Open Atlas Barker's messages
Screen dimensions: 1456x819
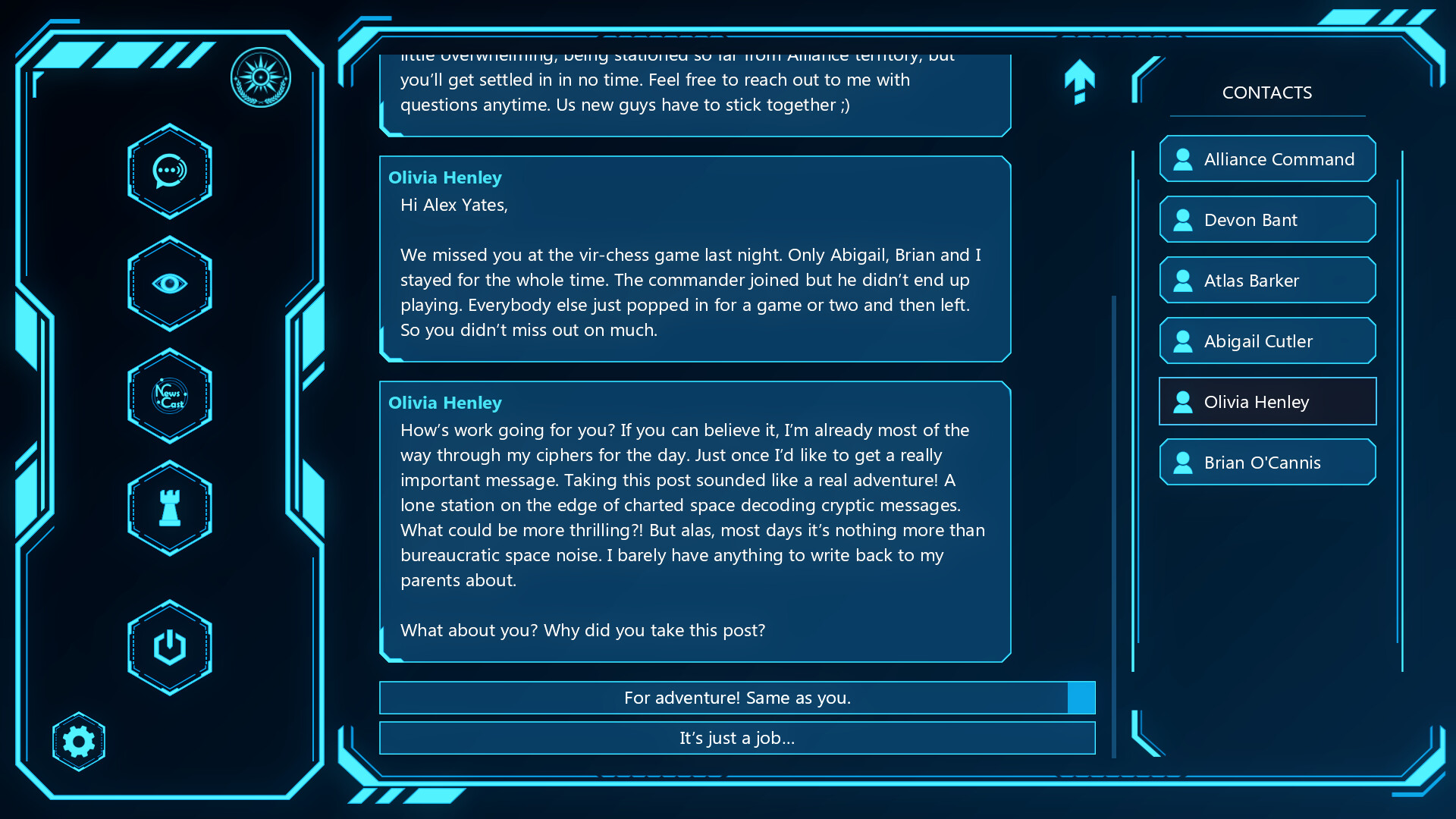click(1266, 280)
